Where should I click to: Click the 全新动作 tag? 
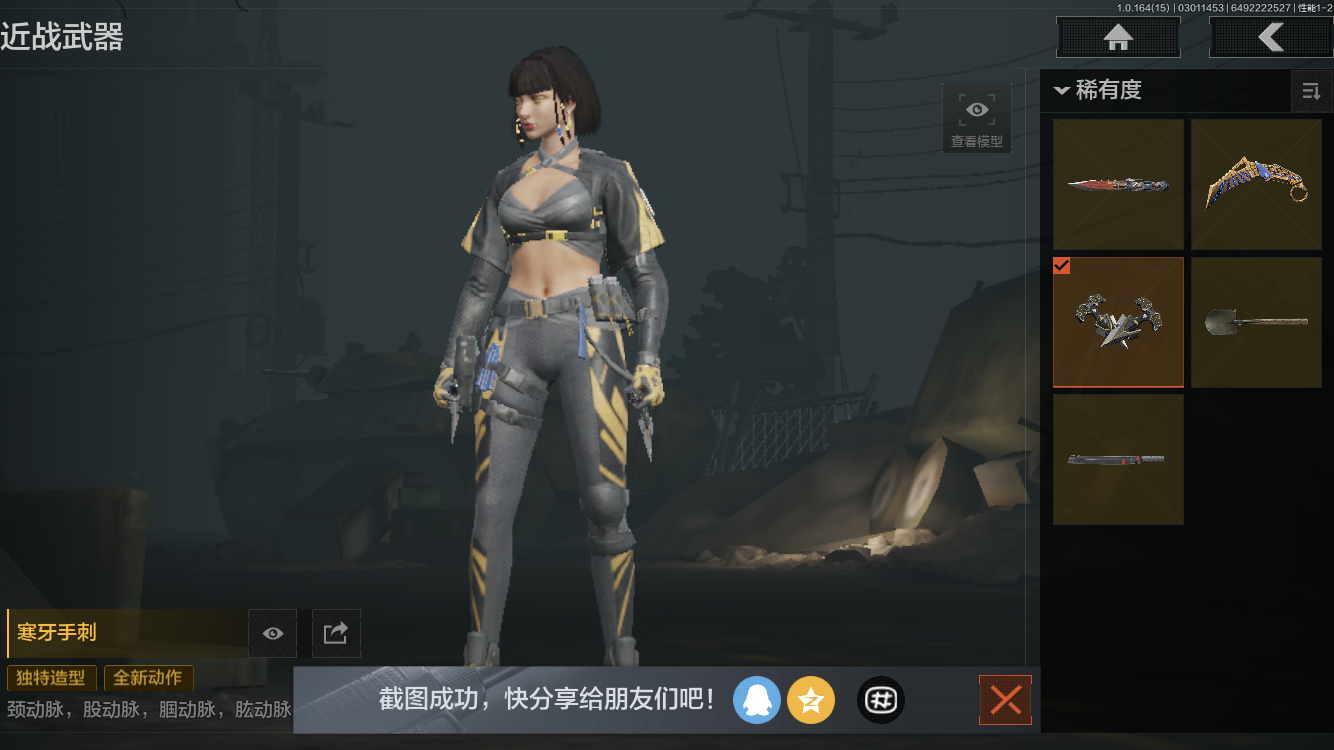click(x=148, y=678)
